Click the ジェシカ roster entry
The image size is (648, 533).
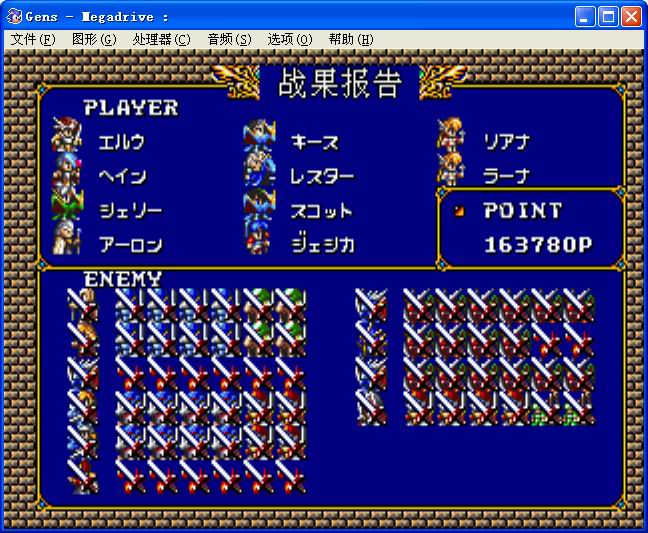321,244
